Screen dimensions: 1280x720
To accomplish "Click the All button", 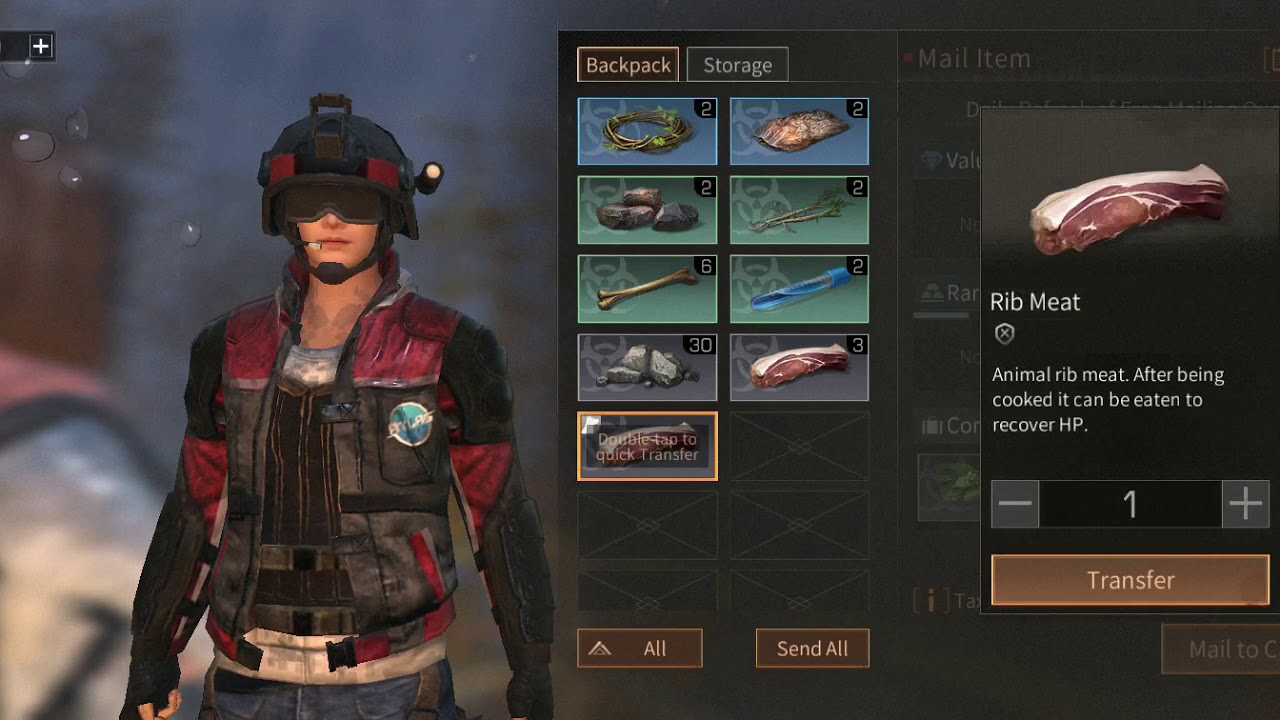I will click(x=640, y=649).
